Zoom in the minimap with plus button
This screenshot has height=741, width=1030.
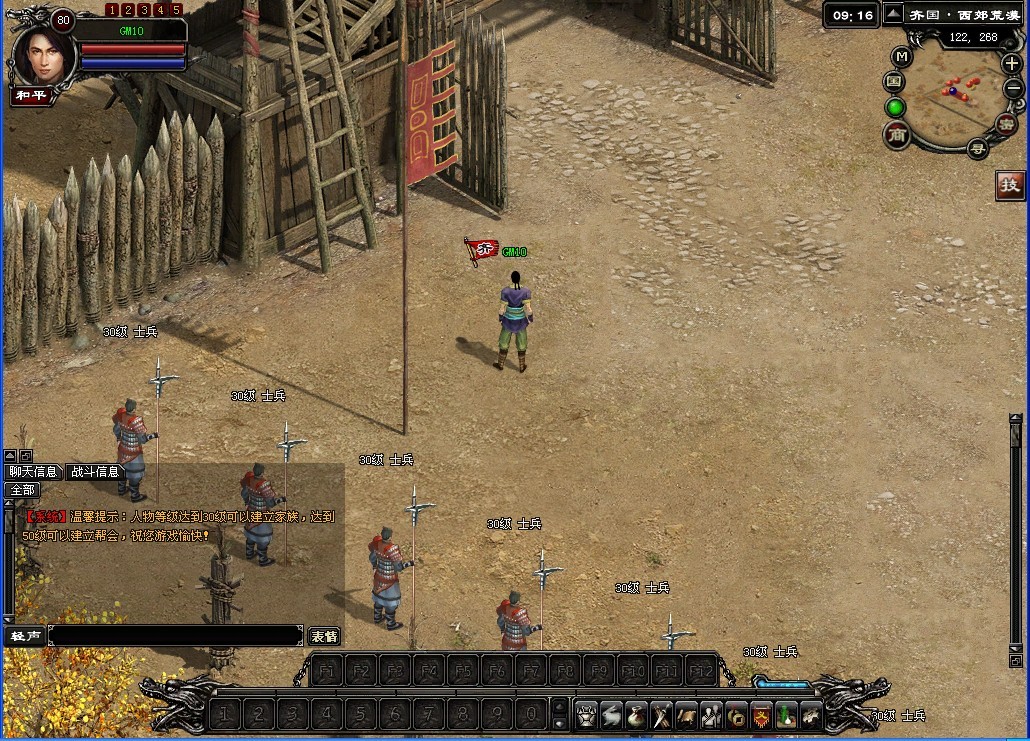tap(1011, 63)
